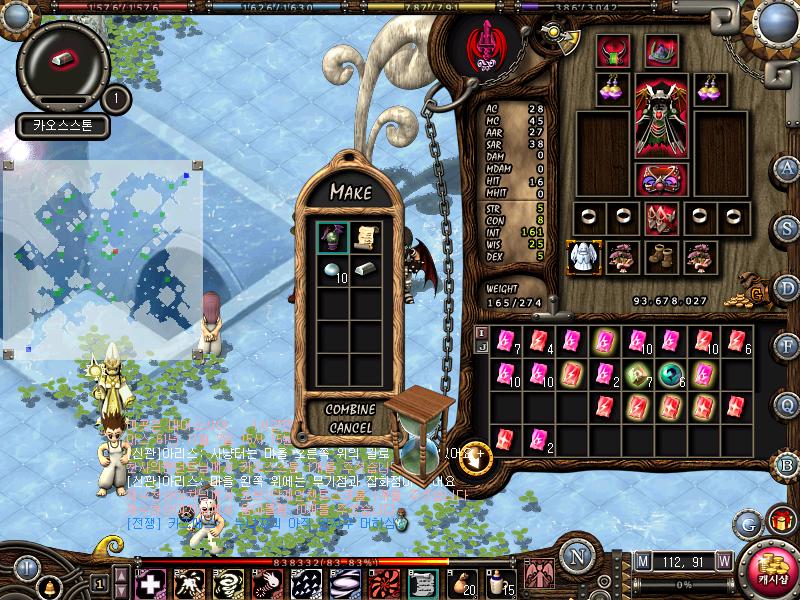Select the white gem stack of 10
This screenshot has width=800, height=600.
332,272
